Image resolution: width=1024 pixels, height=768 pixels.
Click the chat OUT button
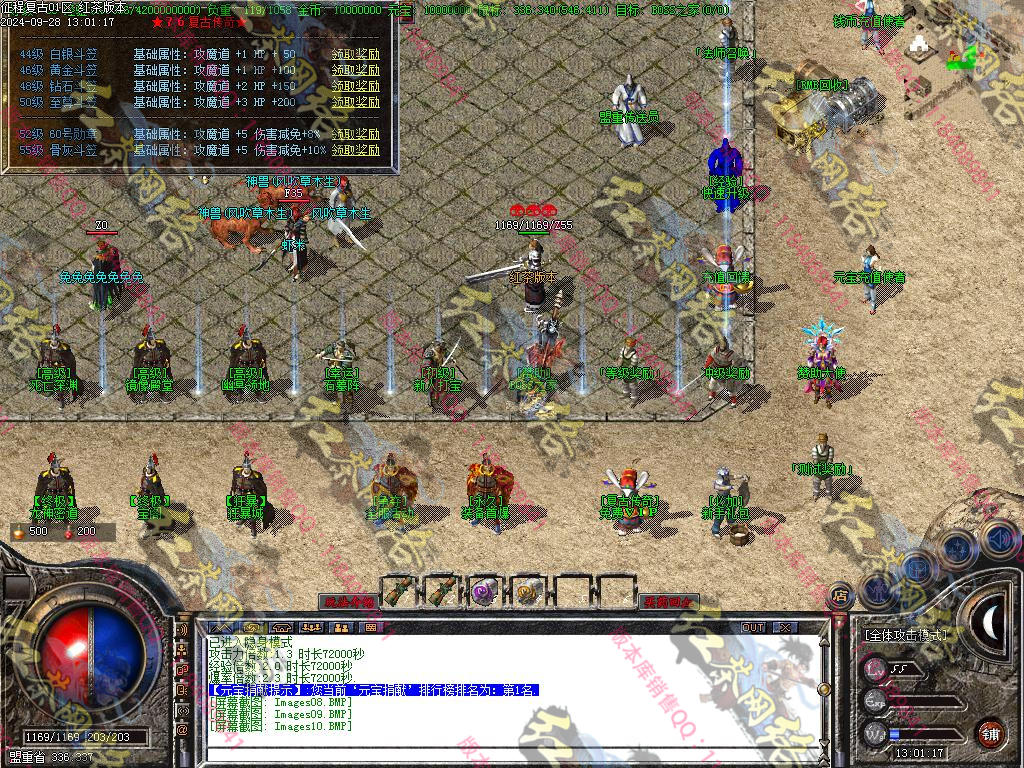pos(753,627)
